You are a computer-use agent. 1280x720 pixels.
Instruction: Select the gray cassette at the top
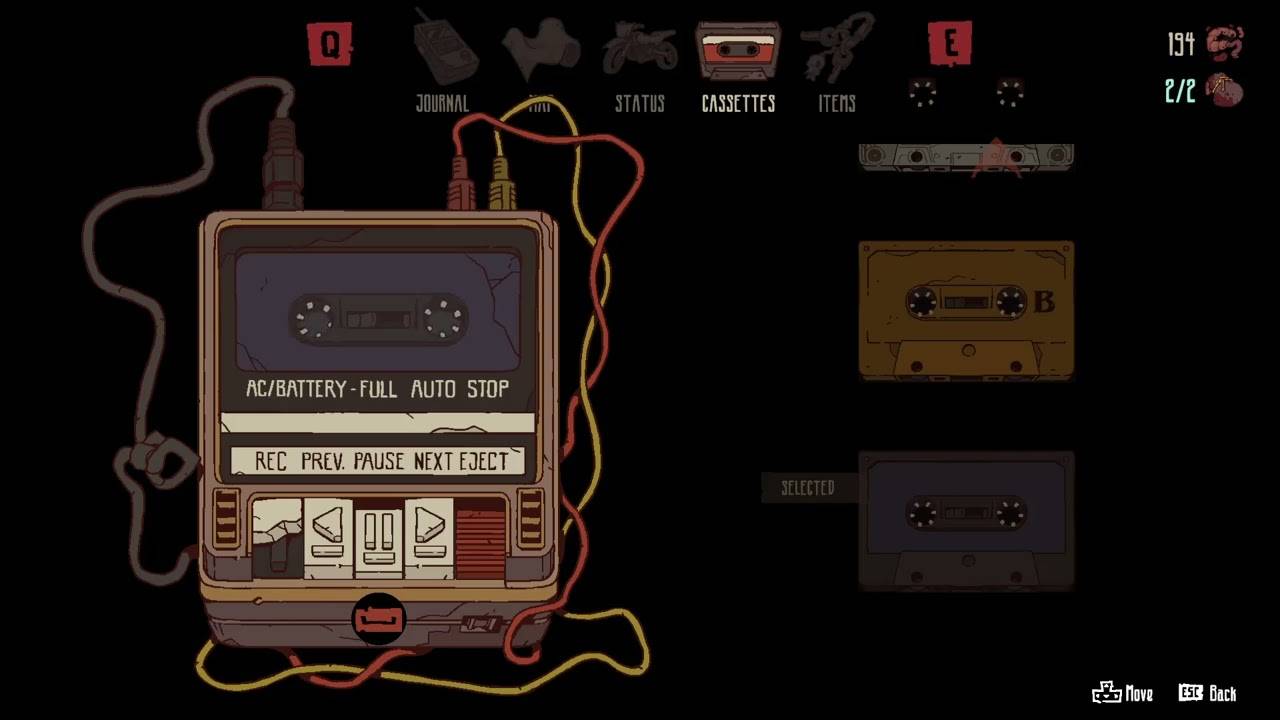[966, 157]
